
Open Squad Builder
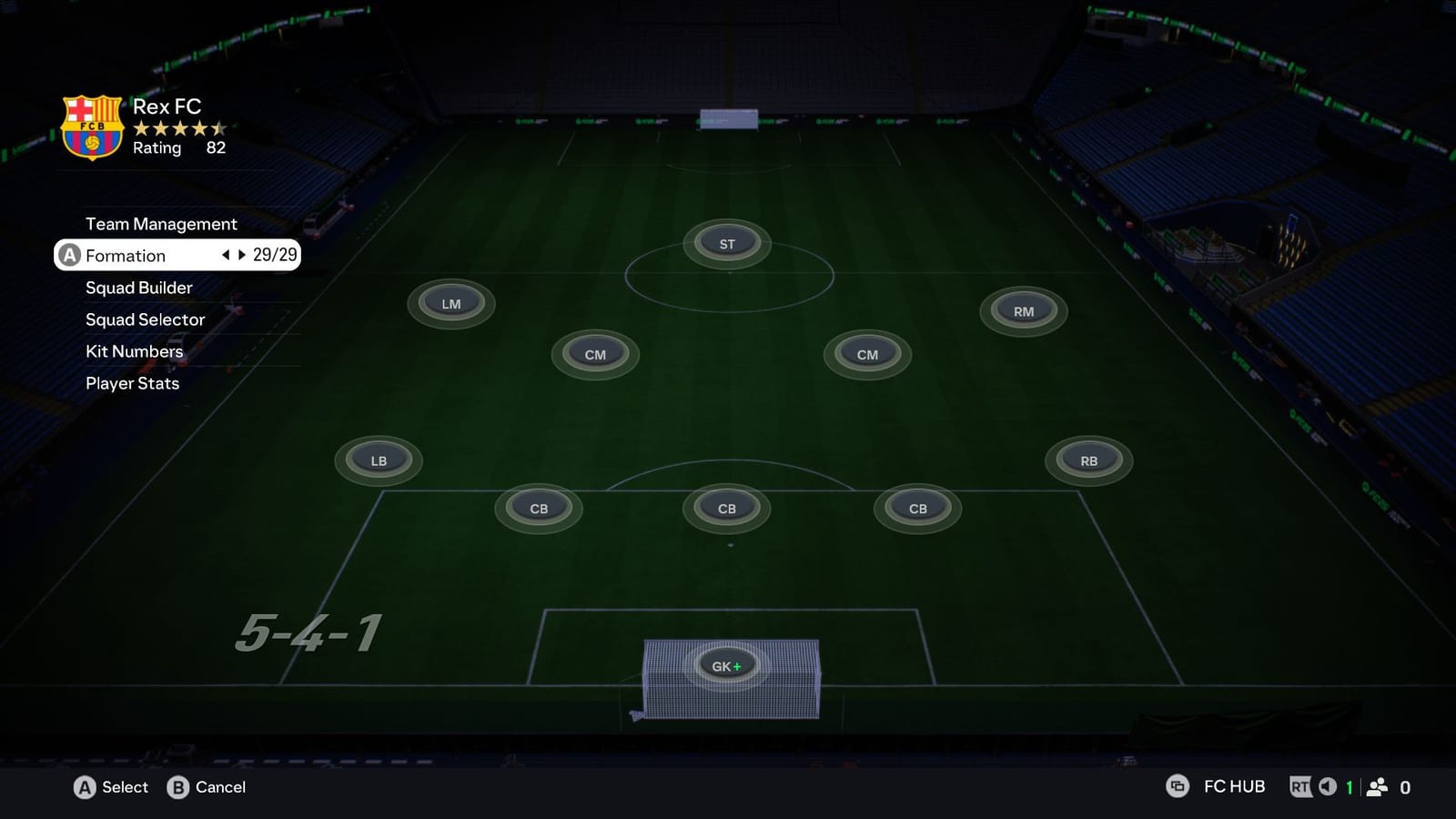[x=137, y=287]
